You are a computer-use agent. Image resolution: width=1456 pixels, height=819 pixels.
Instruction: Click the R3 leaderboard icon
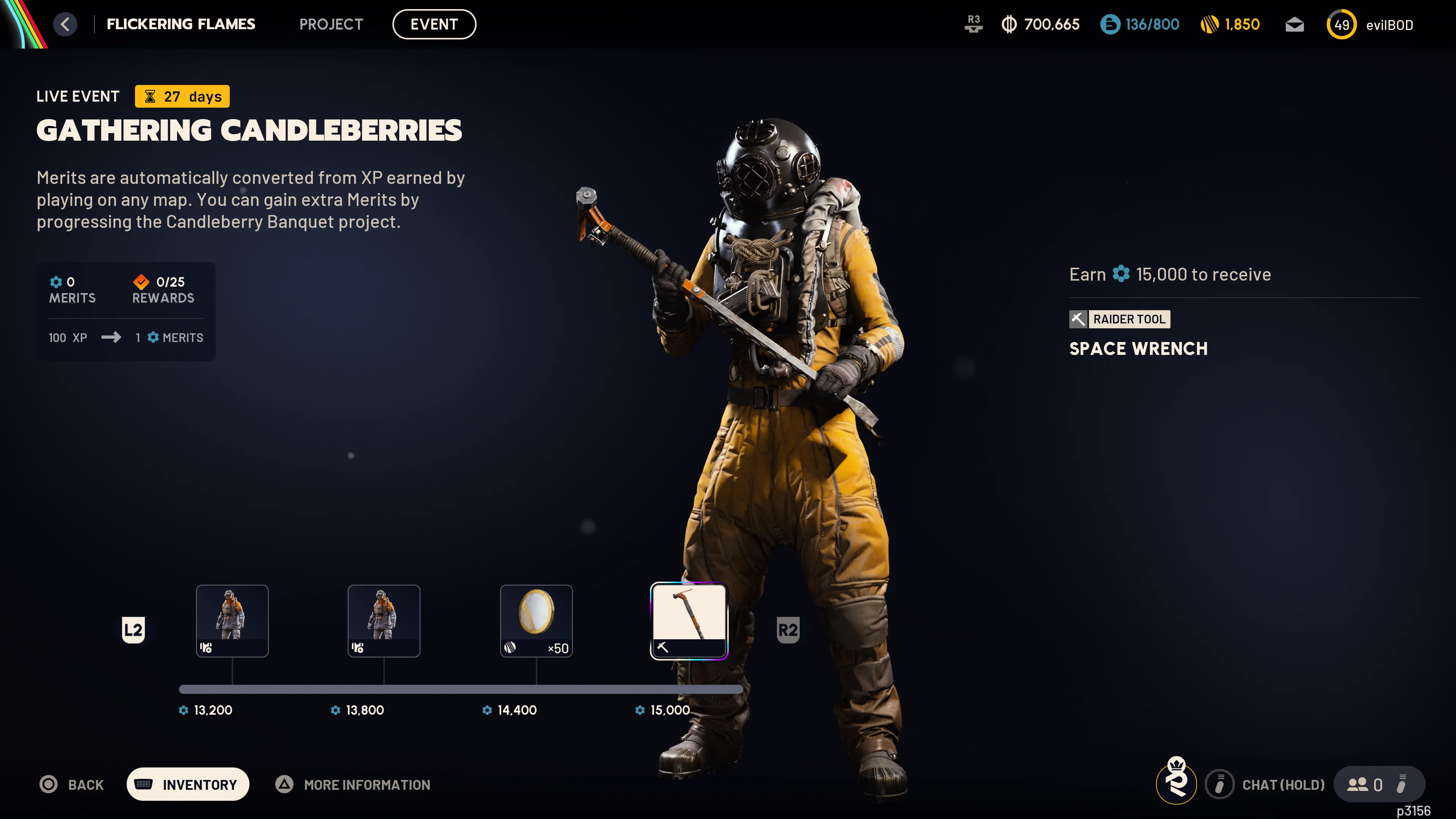(973, 24)
